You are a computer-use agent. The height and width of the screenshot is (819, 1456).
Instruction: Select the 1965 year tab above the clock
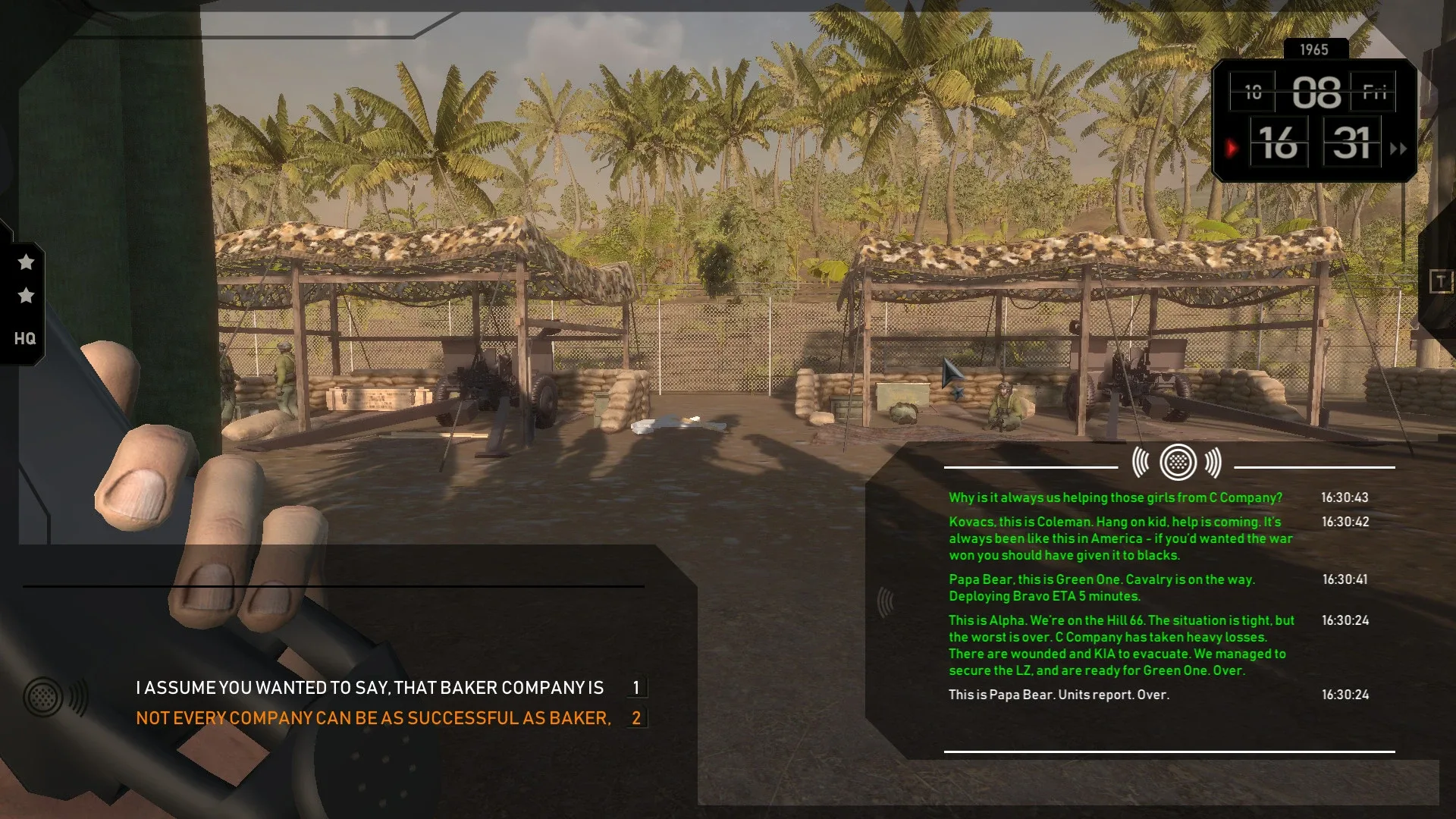1314,49
